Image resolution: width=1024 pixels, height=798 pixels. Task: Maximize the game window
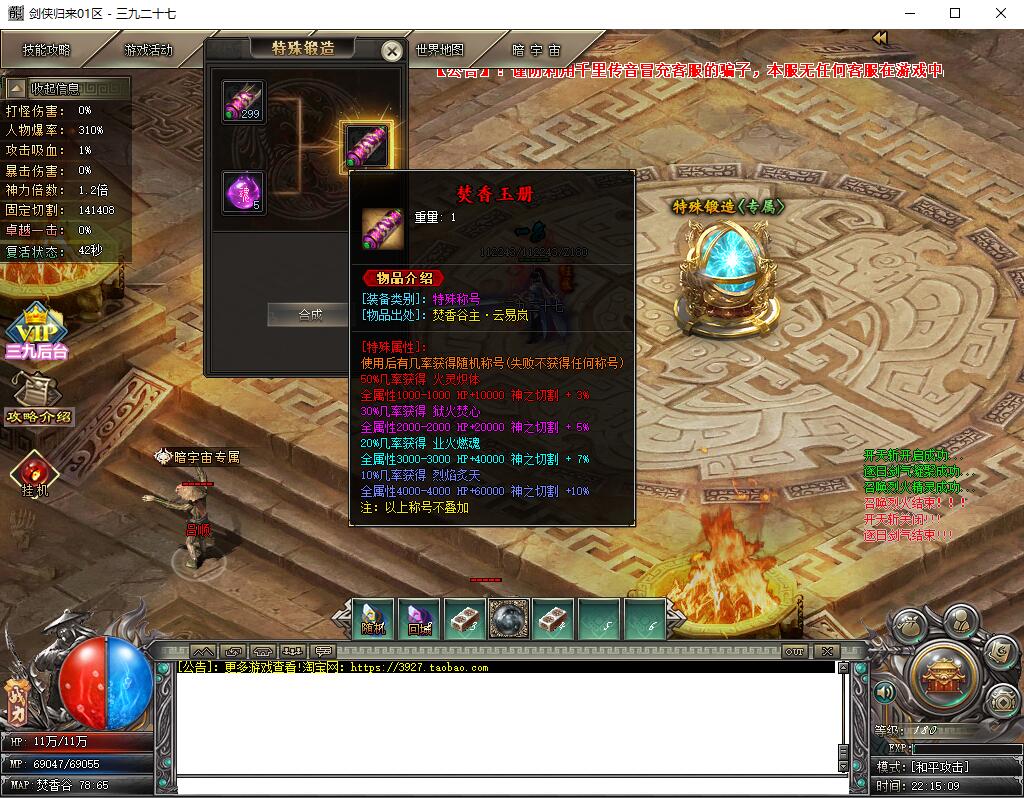pyautogui.click(x=955, y=13)
